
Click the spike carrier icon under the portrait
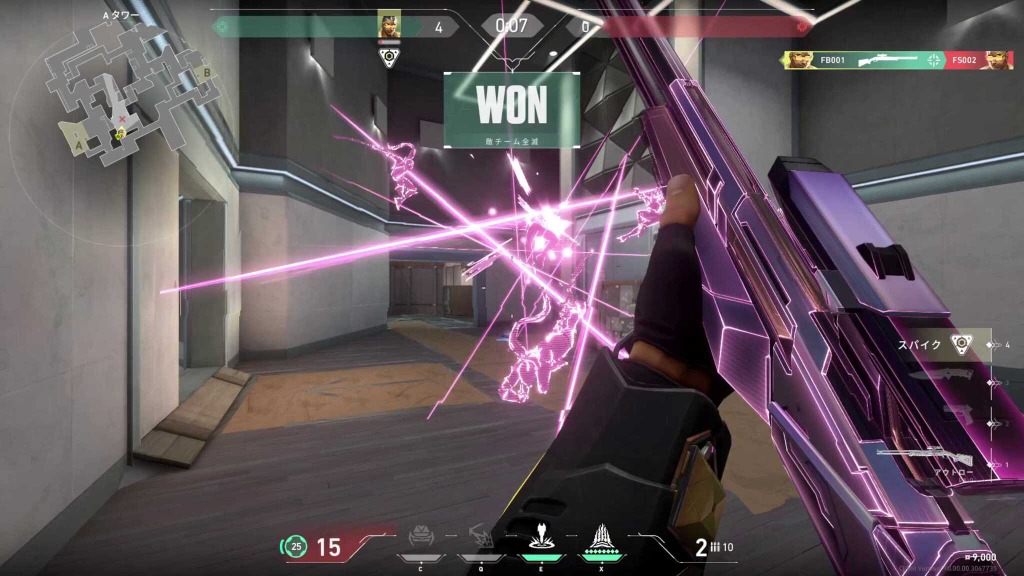coord(389,56)
